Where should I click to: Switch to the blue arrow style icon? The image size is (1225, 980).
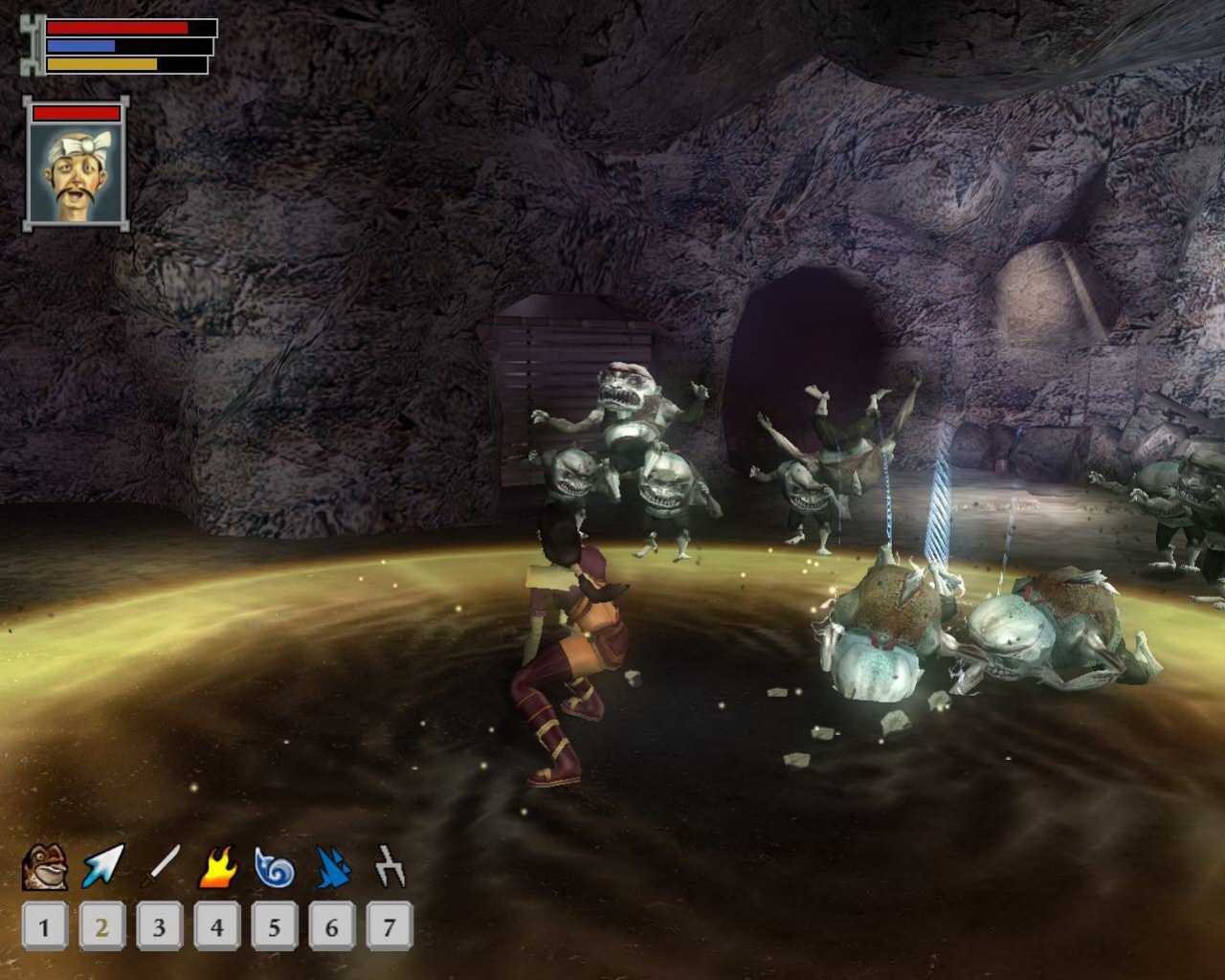click(102, 867)
